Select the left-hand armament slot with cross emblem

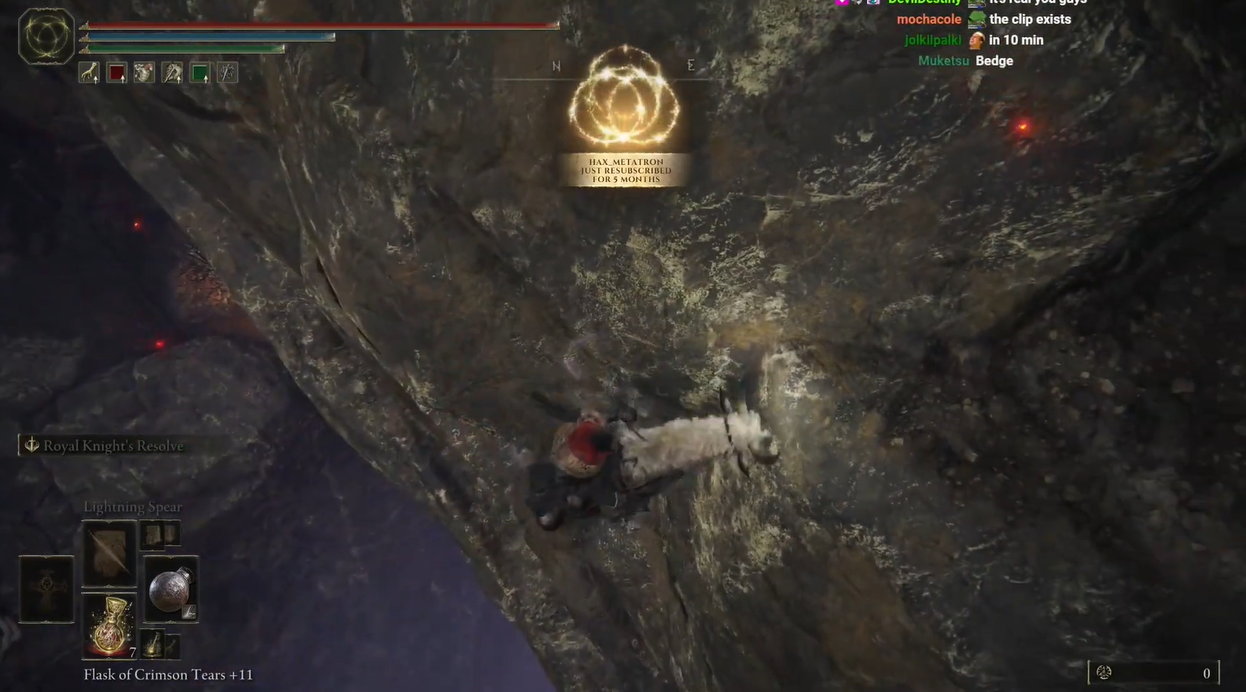pyautogui.click(x=46, y=589)
